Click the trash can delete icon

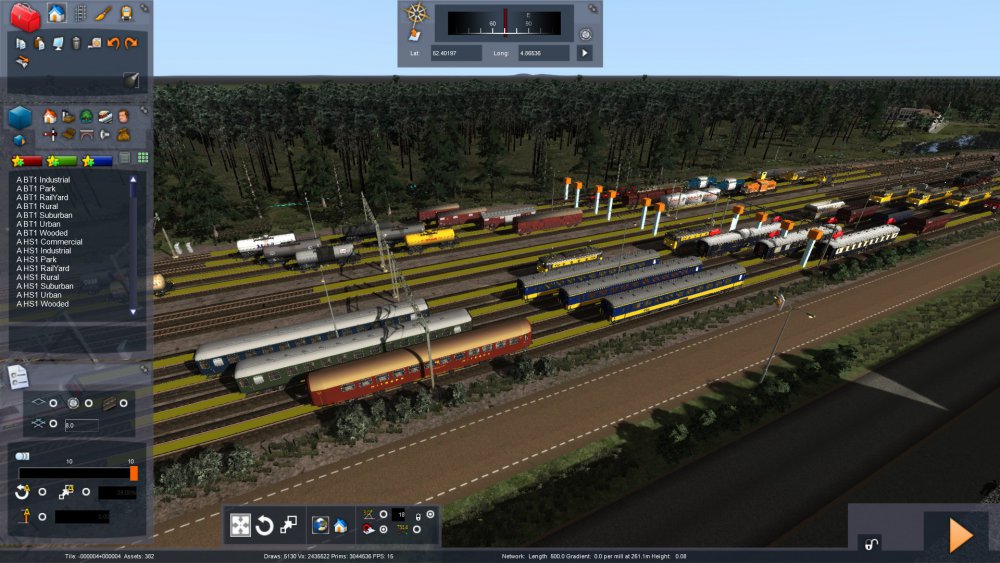(x=75, y=43)
